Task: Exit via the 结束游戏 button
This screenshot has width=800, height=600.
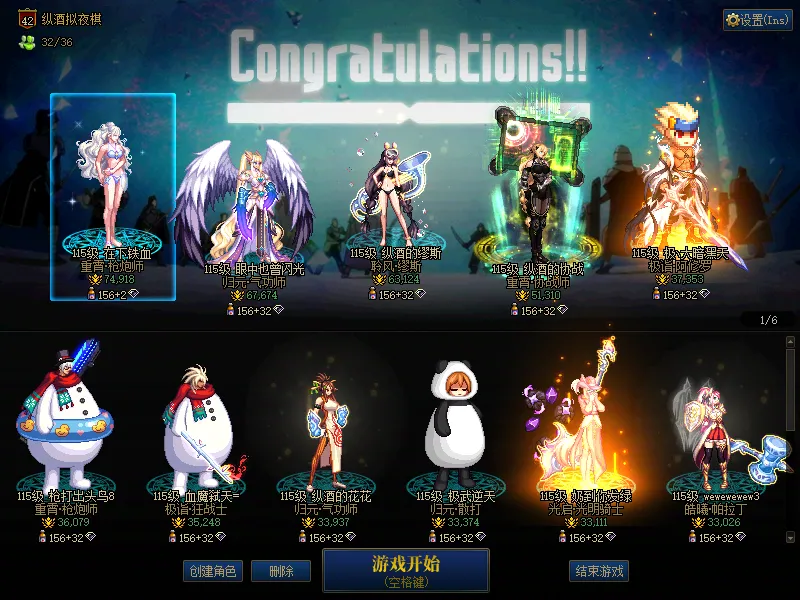Action: coord(599,571)
